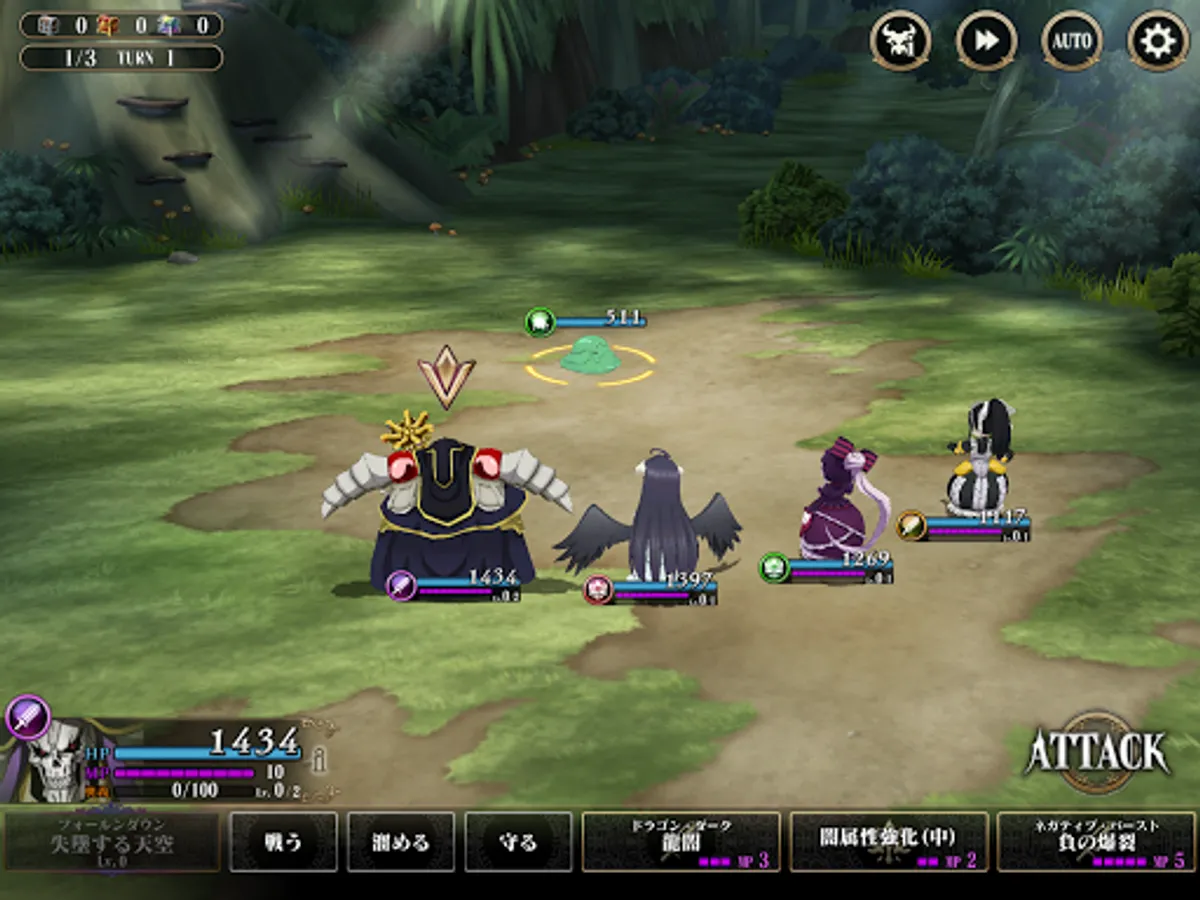Viewport: 1200px width, 900px height.
Task: Cast the 負の爆裂 Negative Burst skill
Action: [1096, 842]
